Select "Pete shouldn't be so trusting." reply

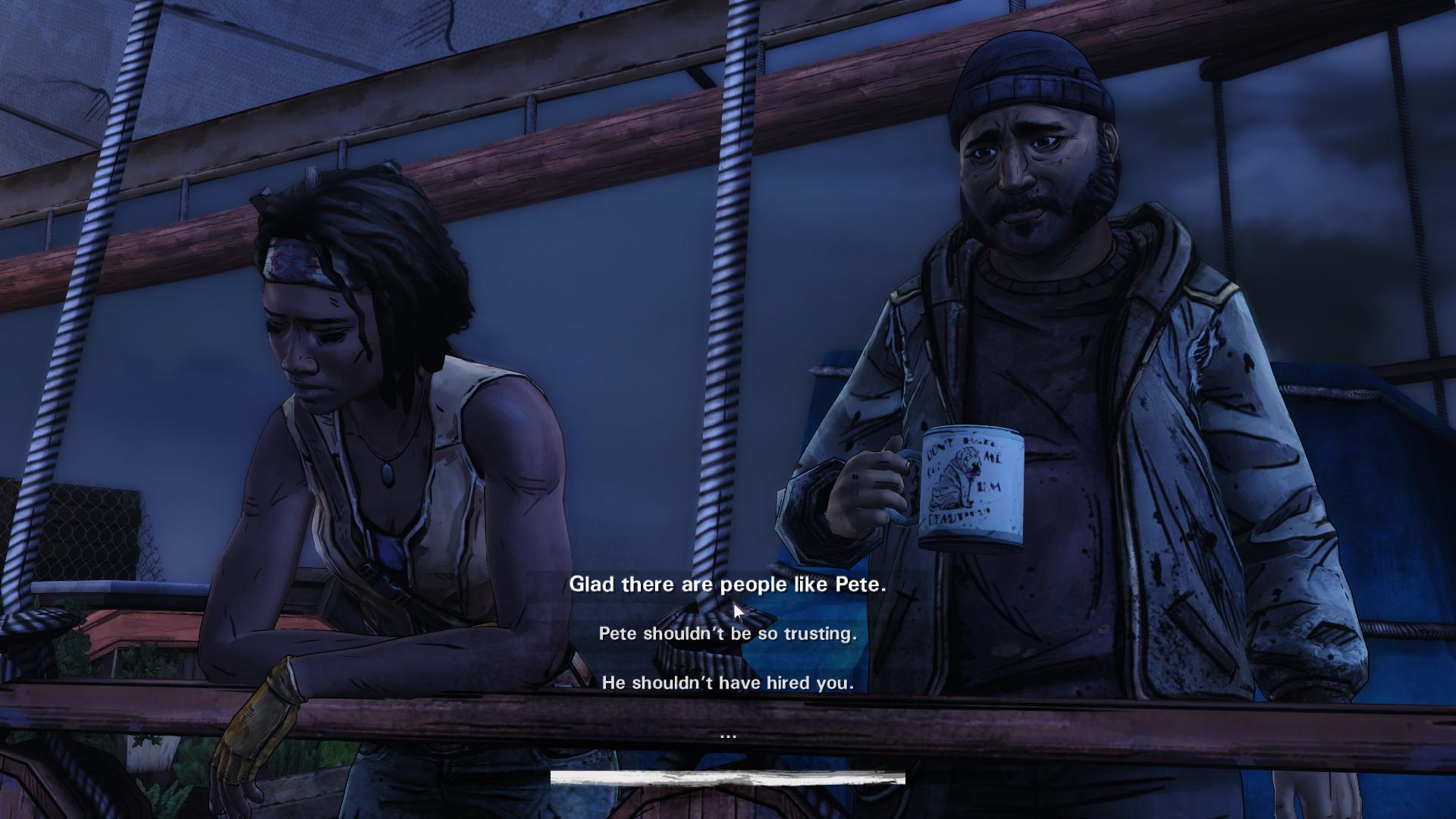click(727, 634)
